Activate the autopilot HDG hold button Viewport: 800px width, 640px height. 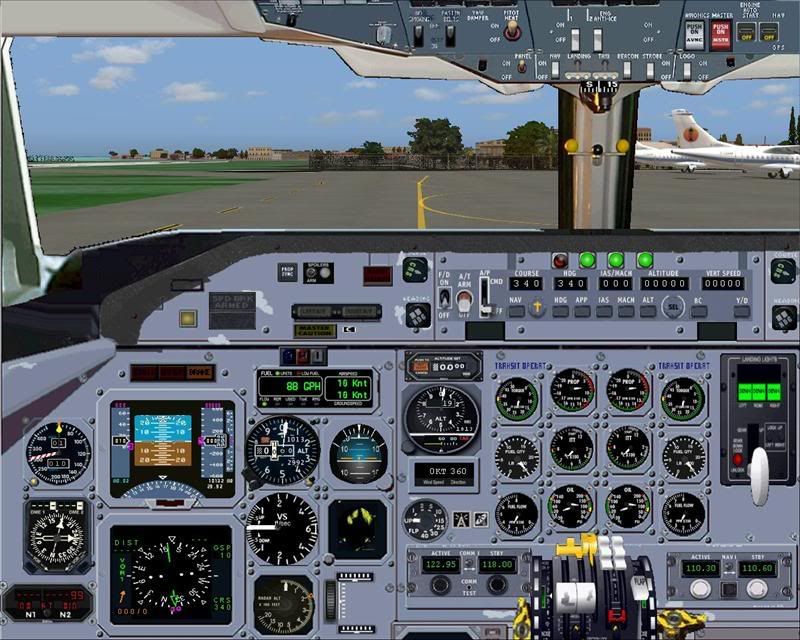click(561, 311)
